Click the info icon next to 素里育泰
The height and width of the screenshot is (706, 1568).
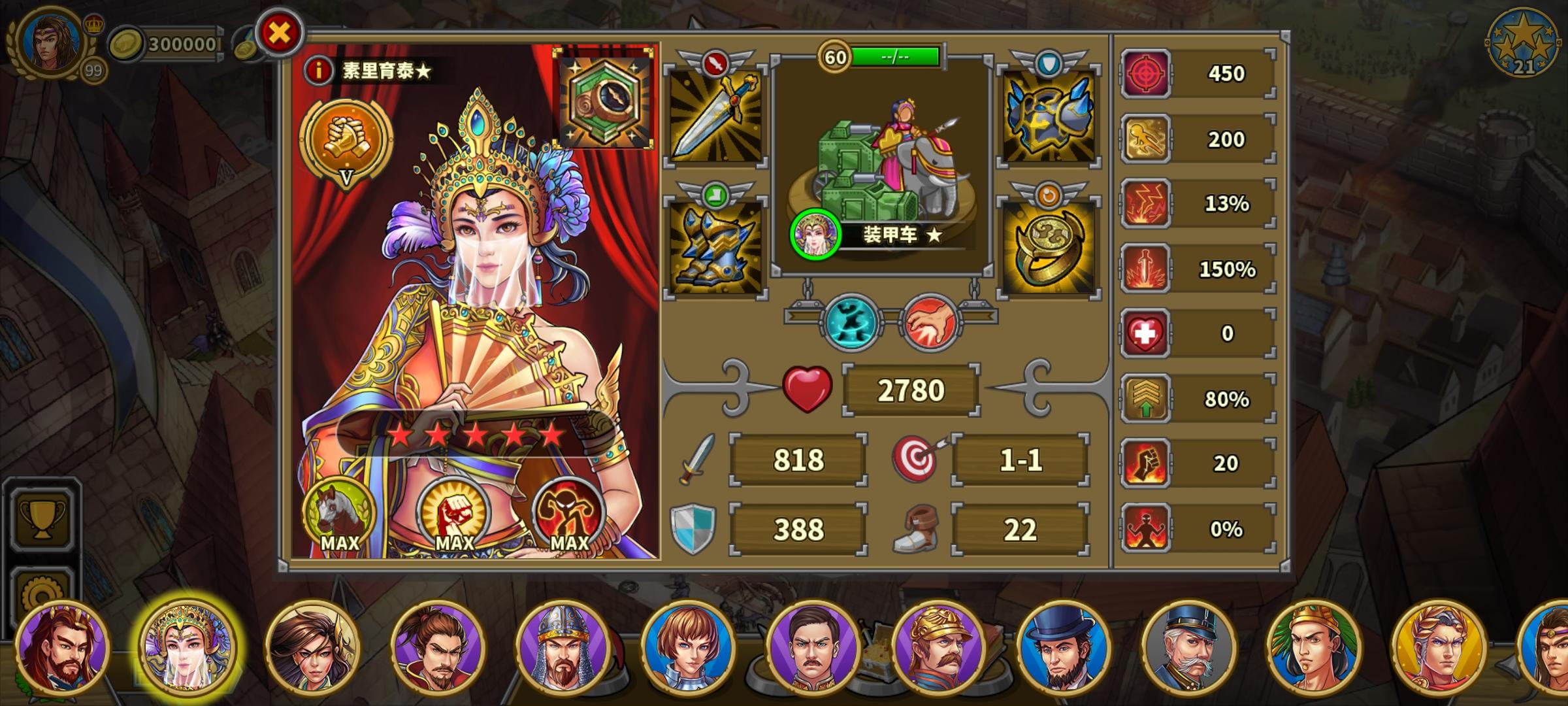[318, 71]
